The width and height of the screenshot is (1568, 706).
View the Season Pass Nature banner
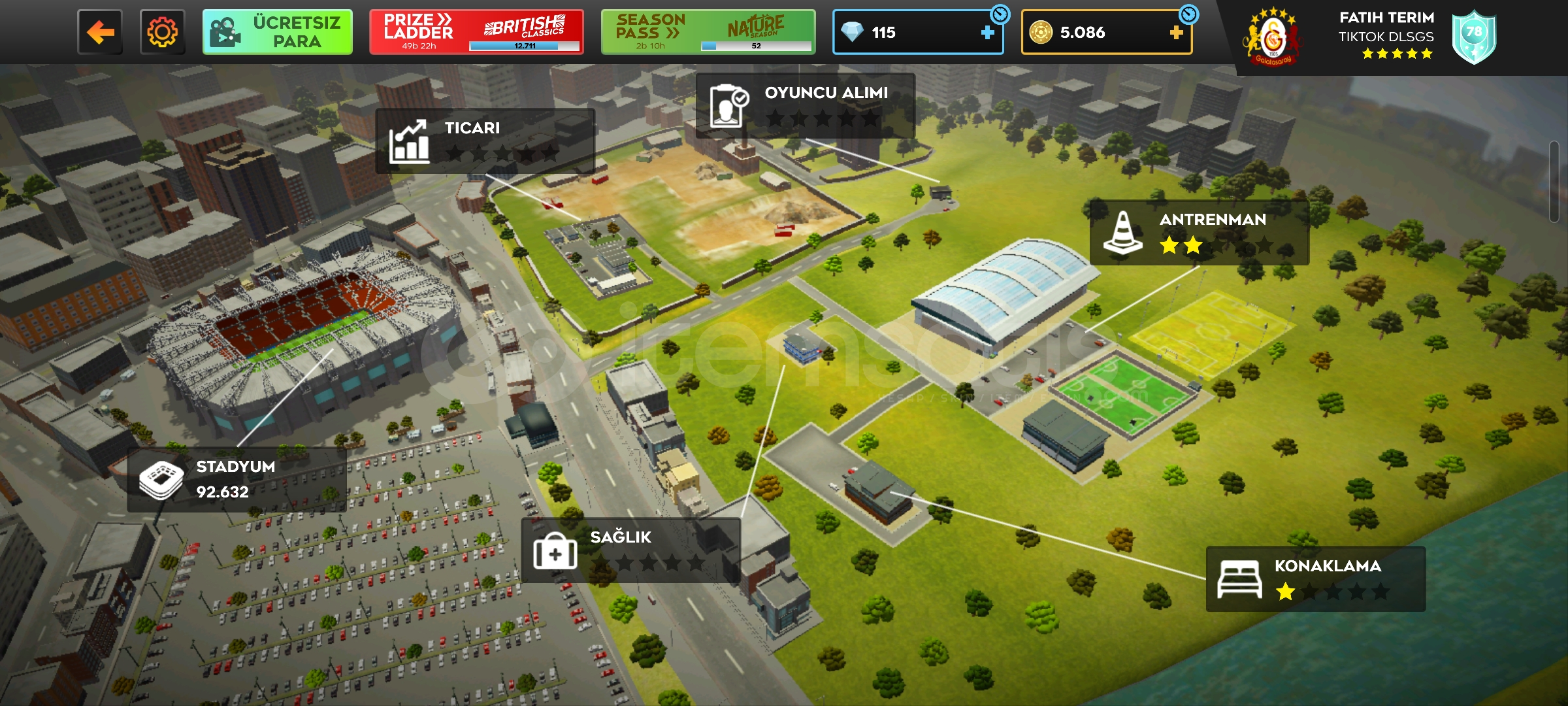(708, 32)
